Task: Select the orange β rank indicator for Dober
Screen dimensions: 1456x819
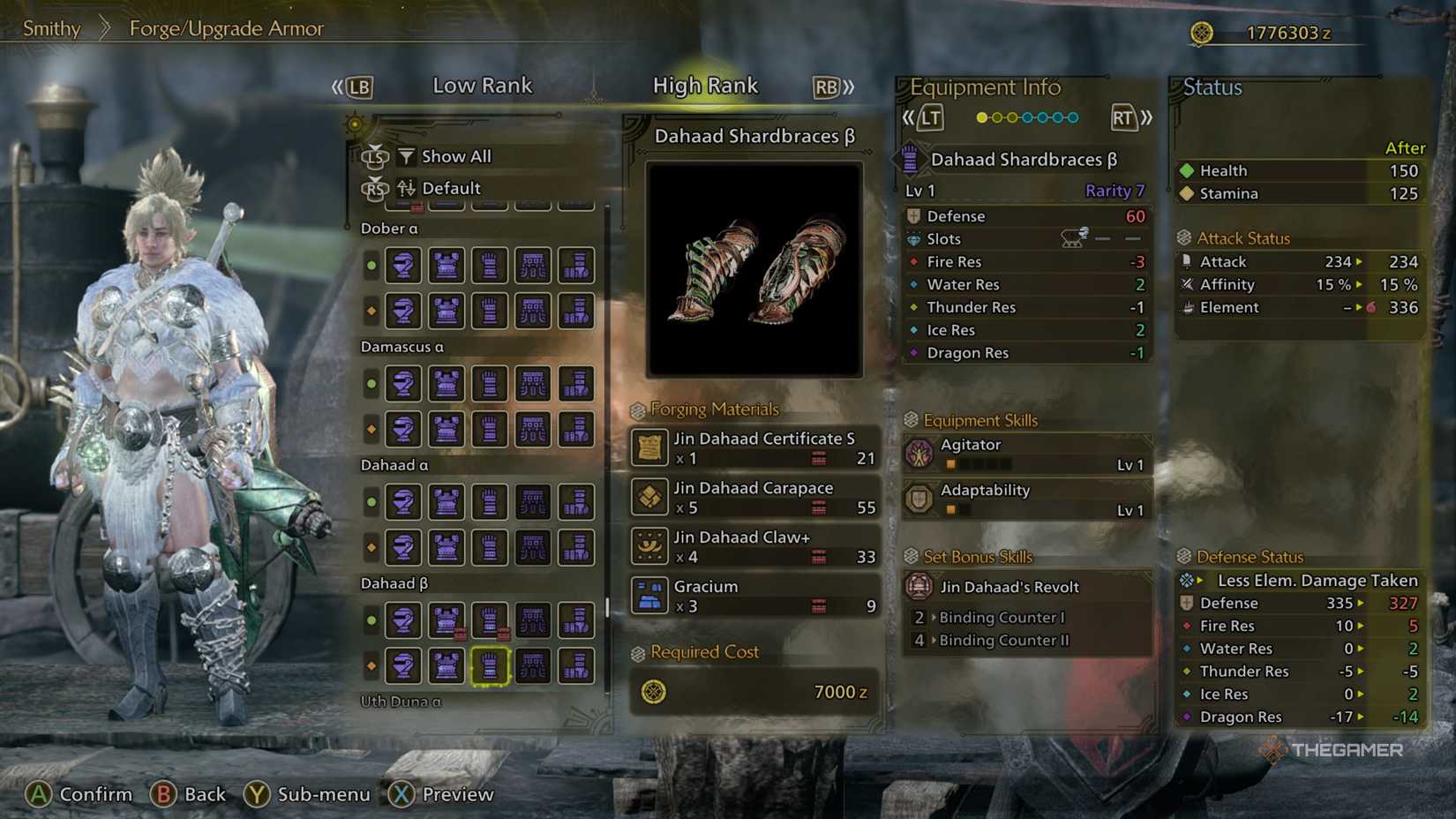Action: click(x=372, y=312)
